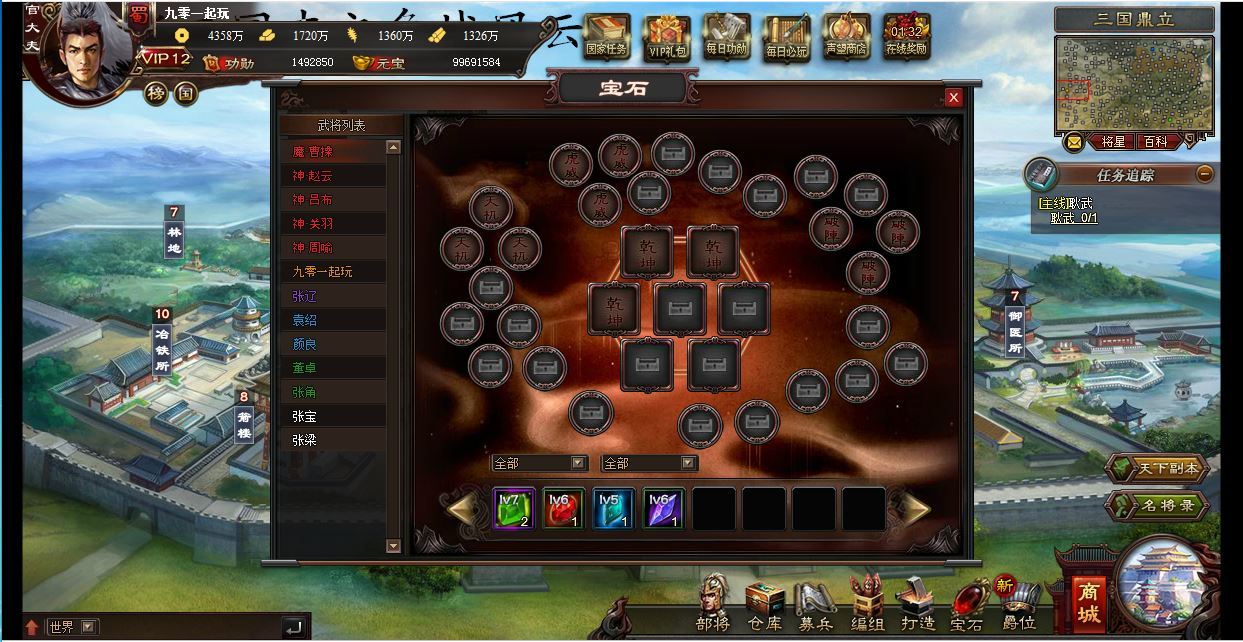Viewport: 1243px width, 642px height.
Task: Pick the lv7 green gem slot
Action: coord(514,508)
